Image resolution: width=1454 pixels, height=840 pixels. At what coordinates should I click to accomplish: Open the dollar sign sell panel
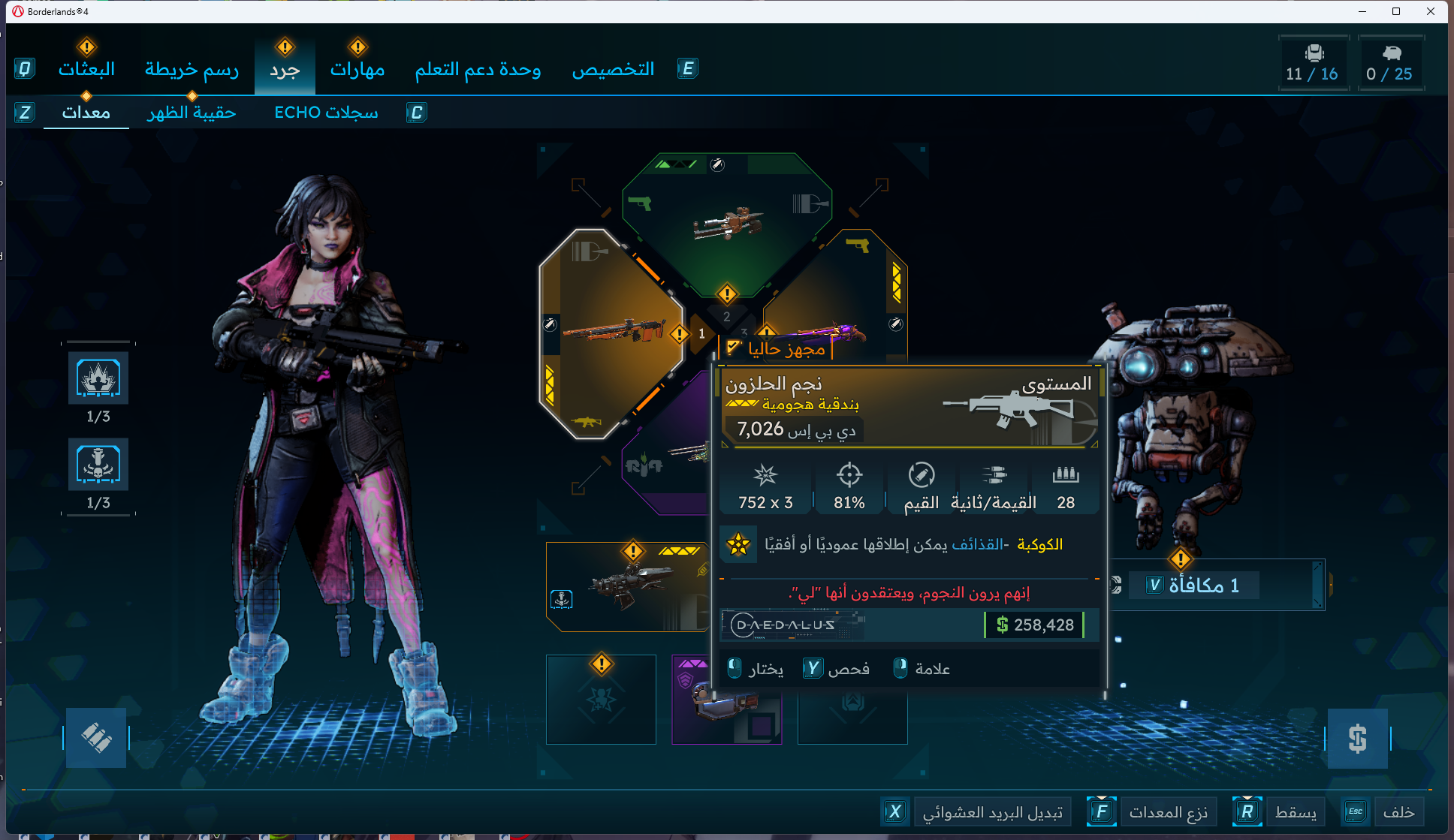(x=1357, y=739)
